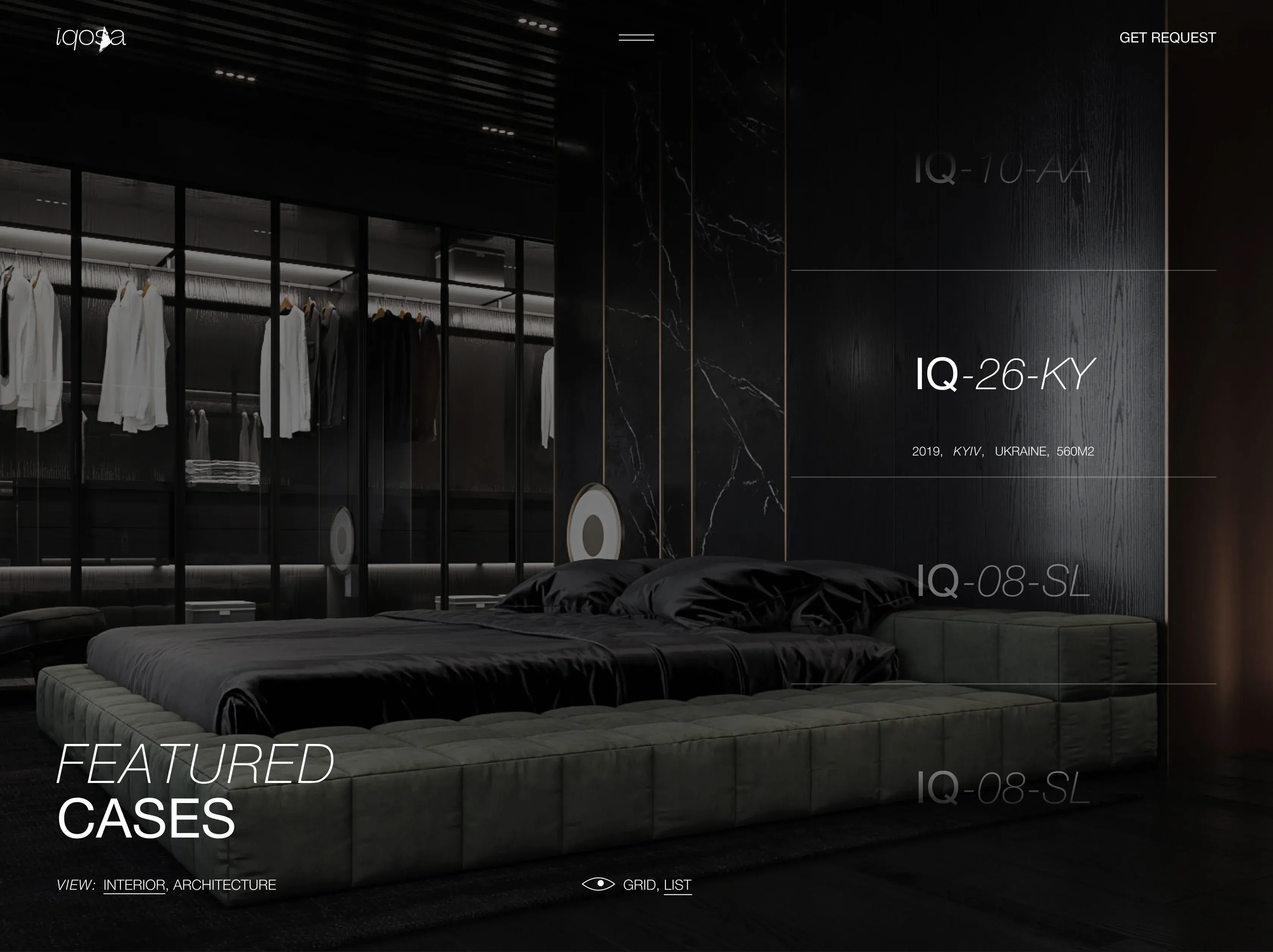Switch to Grid layout
The image size is (1273, 952).
(x=639, y=885)
